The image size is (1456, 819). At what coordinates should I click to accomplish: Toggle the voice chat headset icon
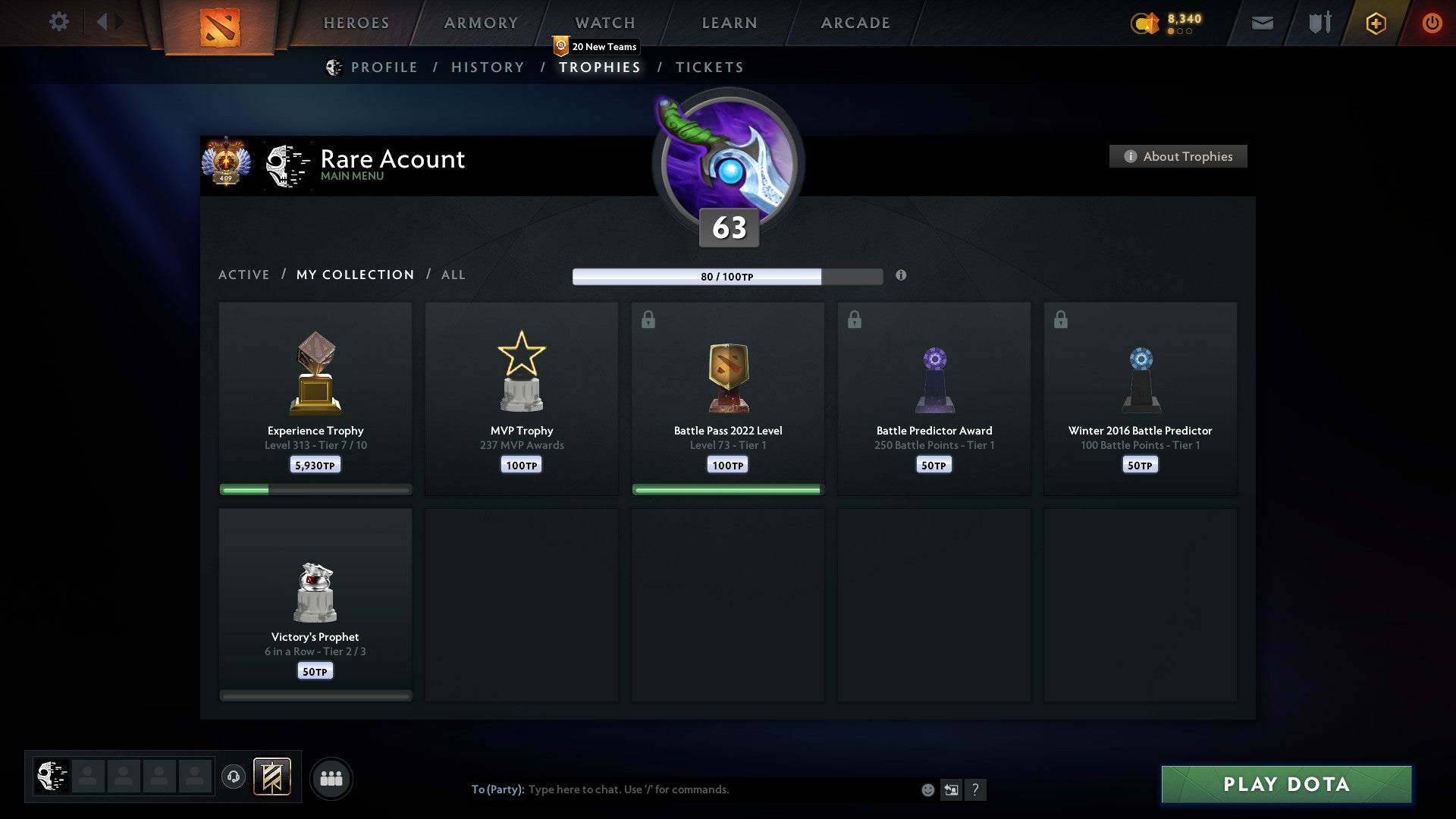point(233,777)
